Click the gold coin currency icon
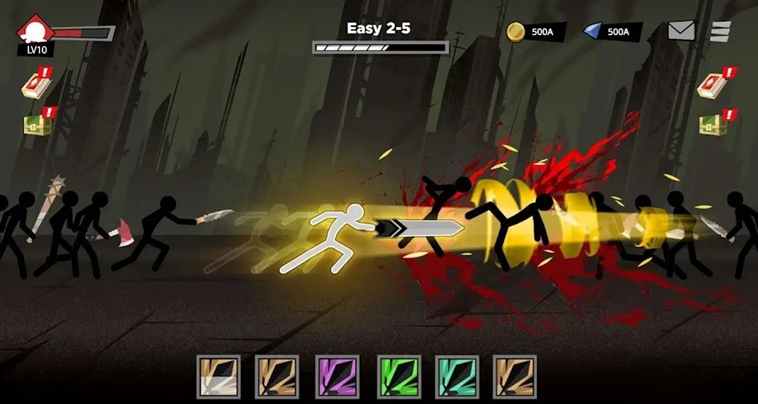Screen dimensions: 758x404 coord(516,31)
